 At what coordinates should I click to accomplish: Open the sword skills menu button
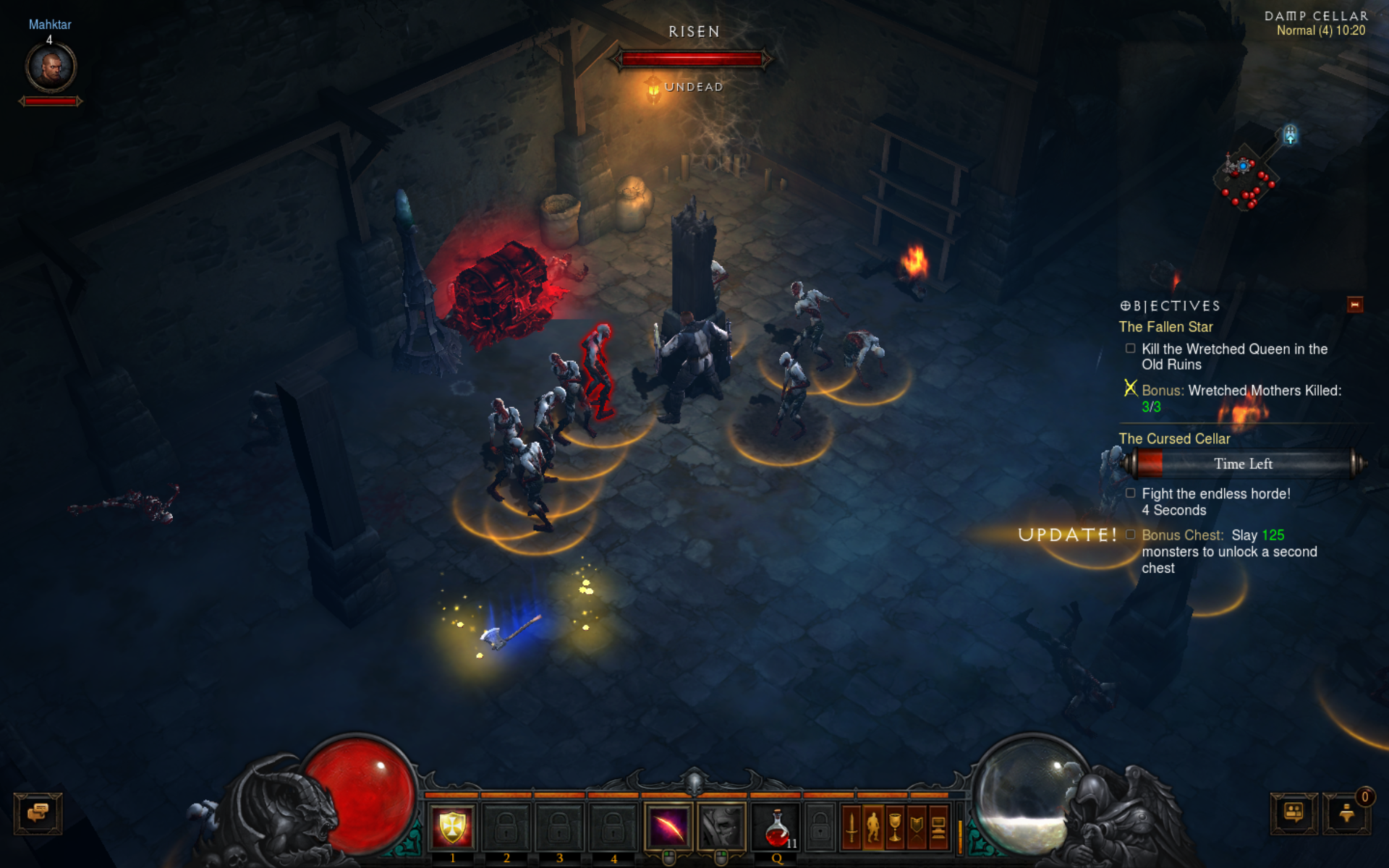[851, 827]
